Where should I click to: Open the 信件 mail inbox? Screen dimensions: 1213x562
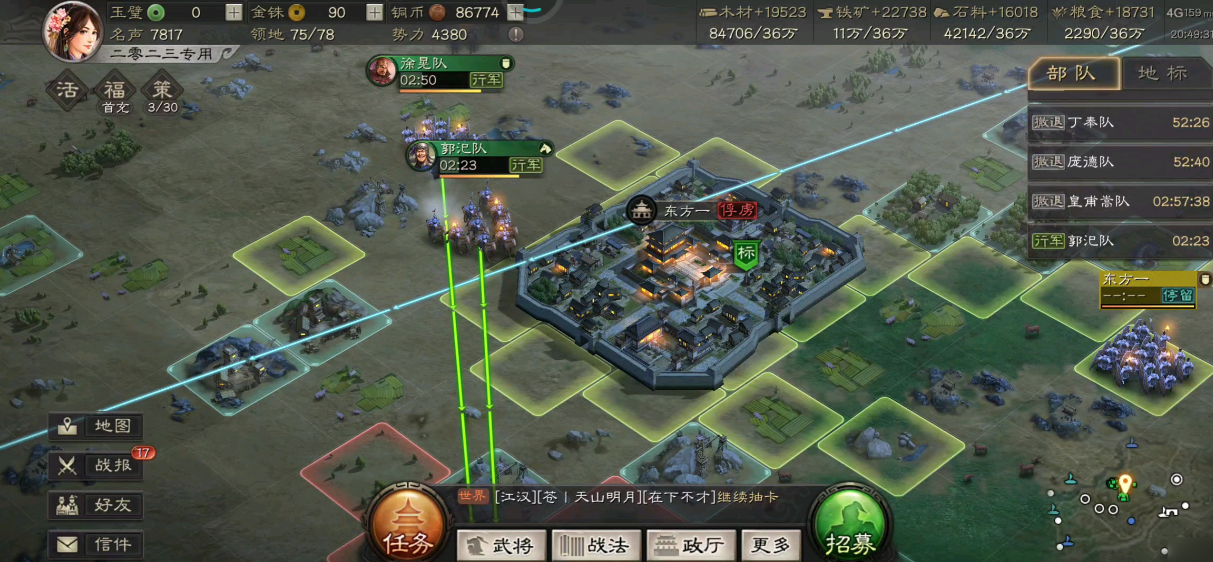(x=98, y=545)
